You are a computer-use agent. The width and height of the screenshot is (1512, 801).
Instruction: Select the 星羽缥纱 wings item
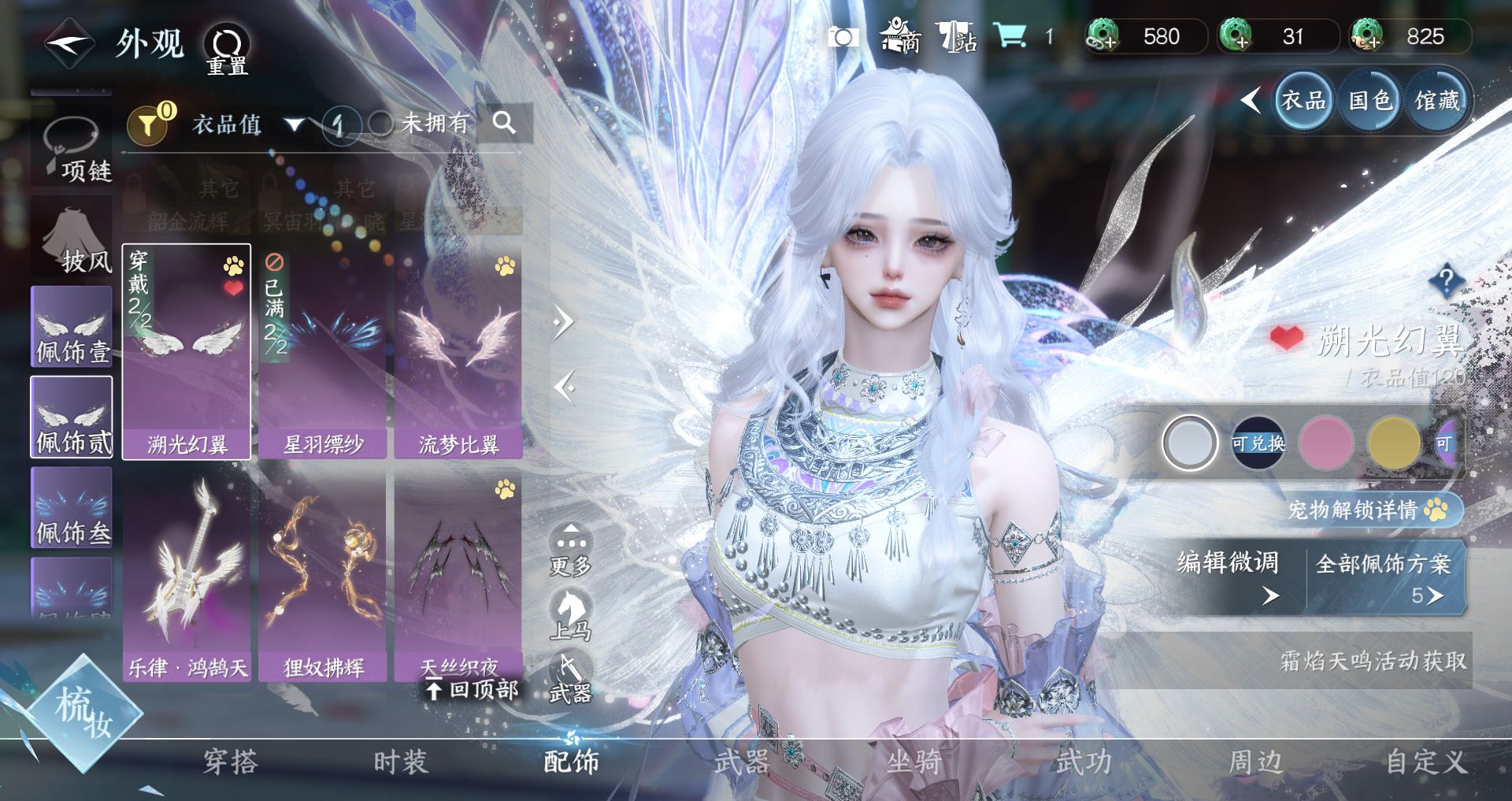(323, 351)
